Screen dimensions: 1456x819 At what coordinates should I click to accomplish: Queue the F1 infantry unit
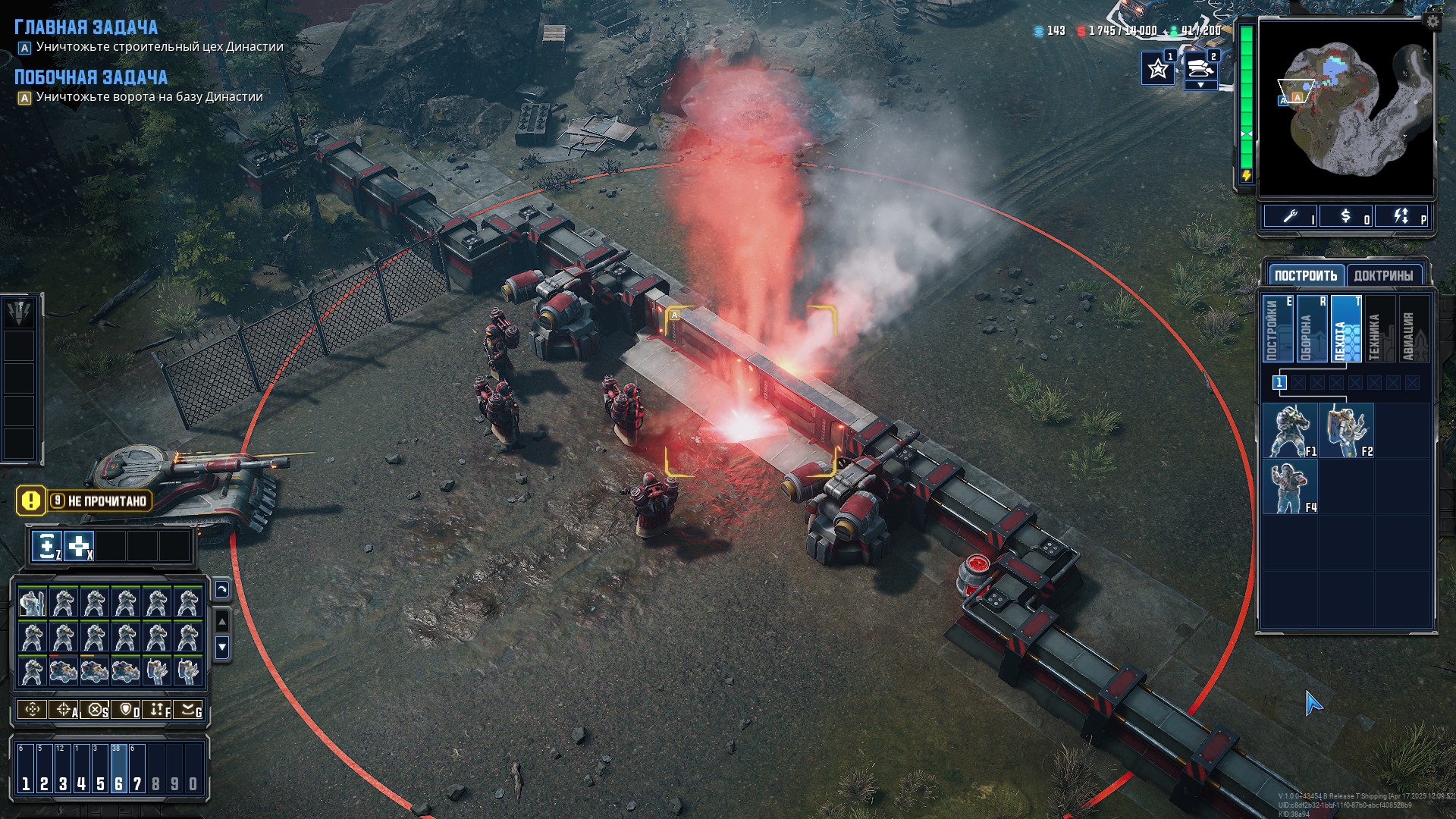coord(1290,431)
